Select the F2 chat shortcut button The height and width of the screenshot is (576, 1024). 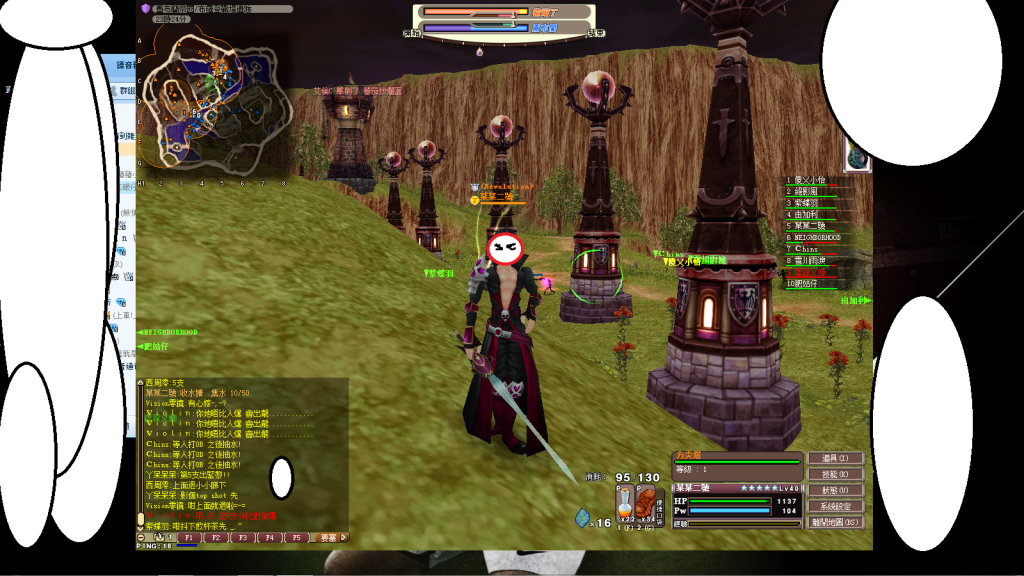214,538
